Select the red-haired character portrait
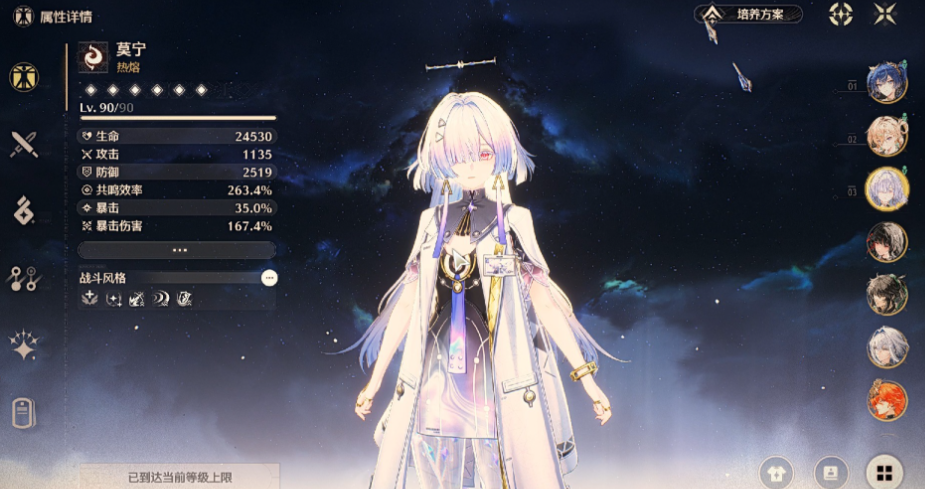Image resolution: width=925 pixels, height=489 pixels. [886, 400]
